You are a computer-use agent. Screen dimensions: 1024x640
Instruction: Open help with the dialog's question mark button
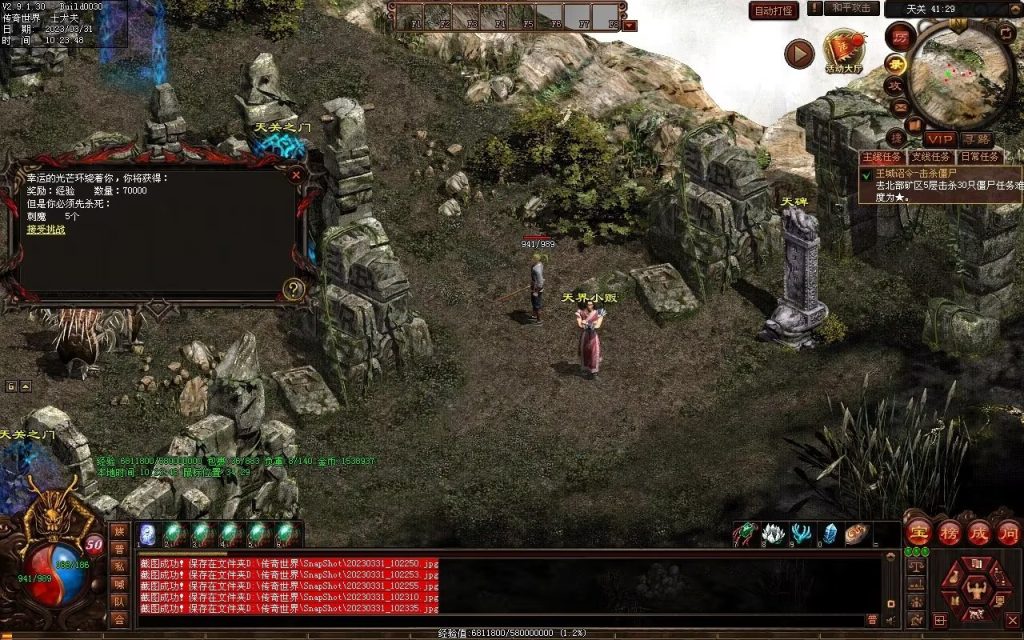293,289
